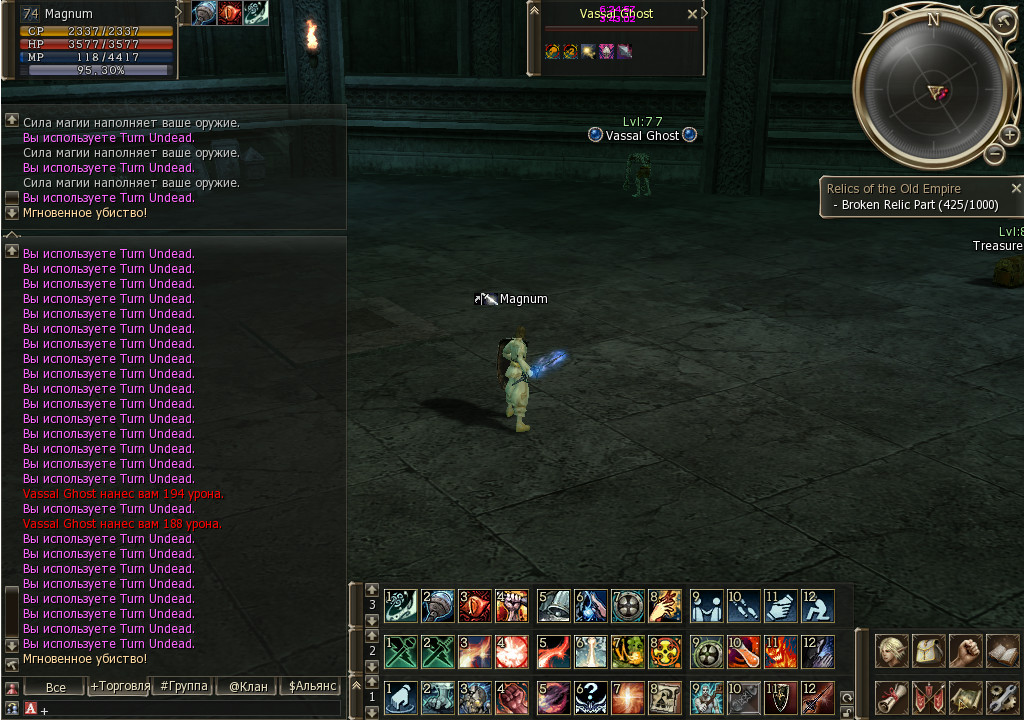
Task: Open the $Альянс chat tab
Action: [313, 686]
